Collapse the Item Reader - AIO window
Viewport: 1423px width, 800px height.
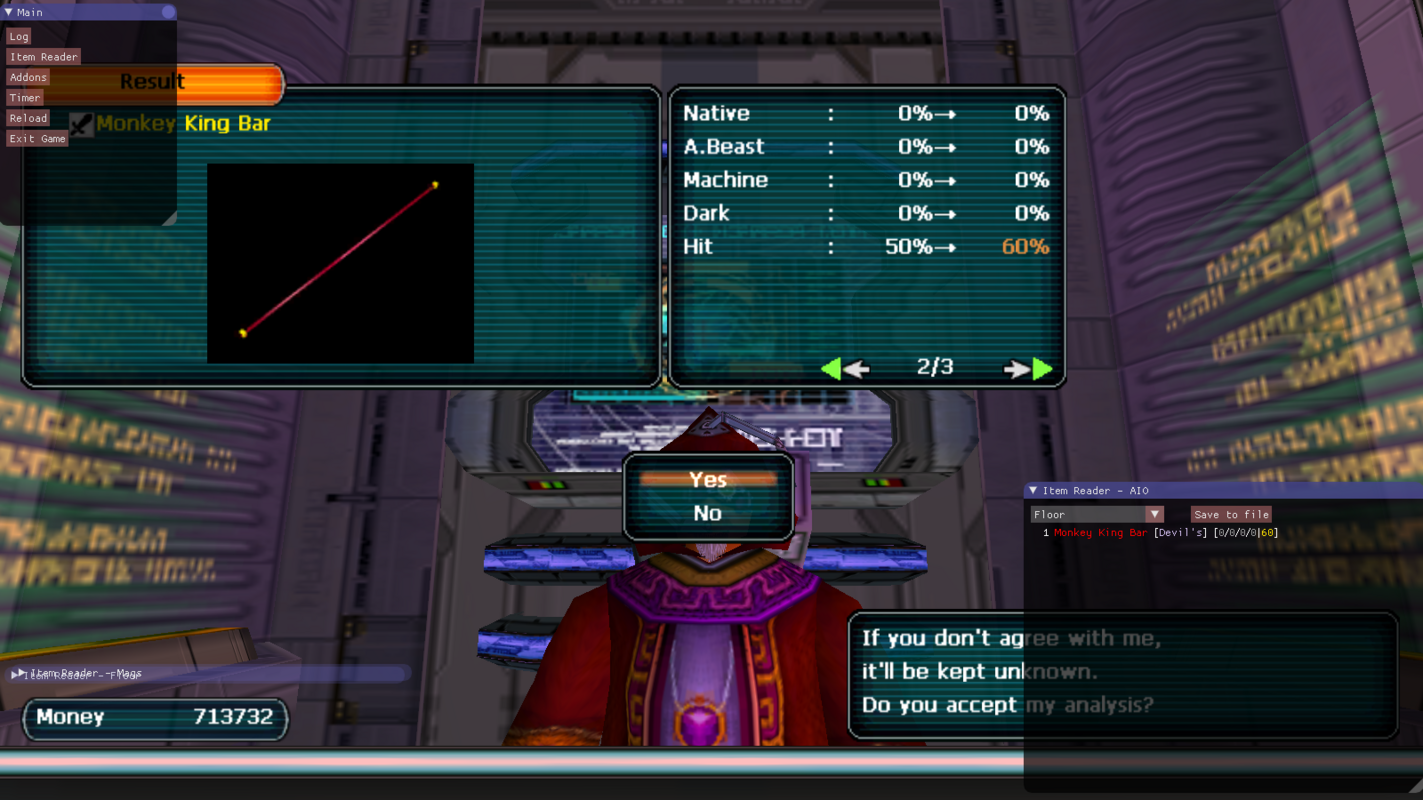(x=1033, y=491)
